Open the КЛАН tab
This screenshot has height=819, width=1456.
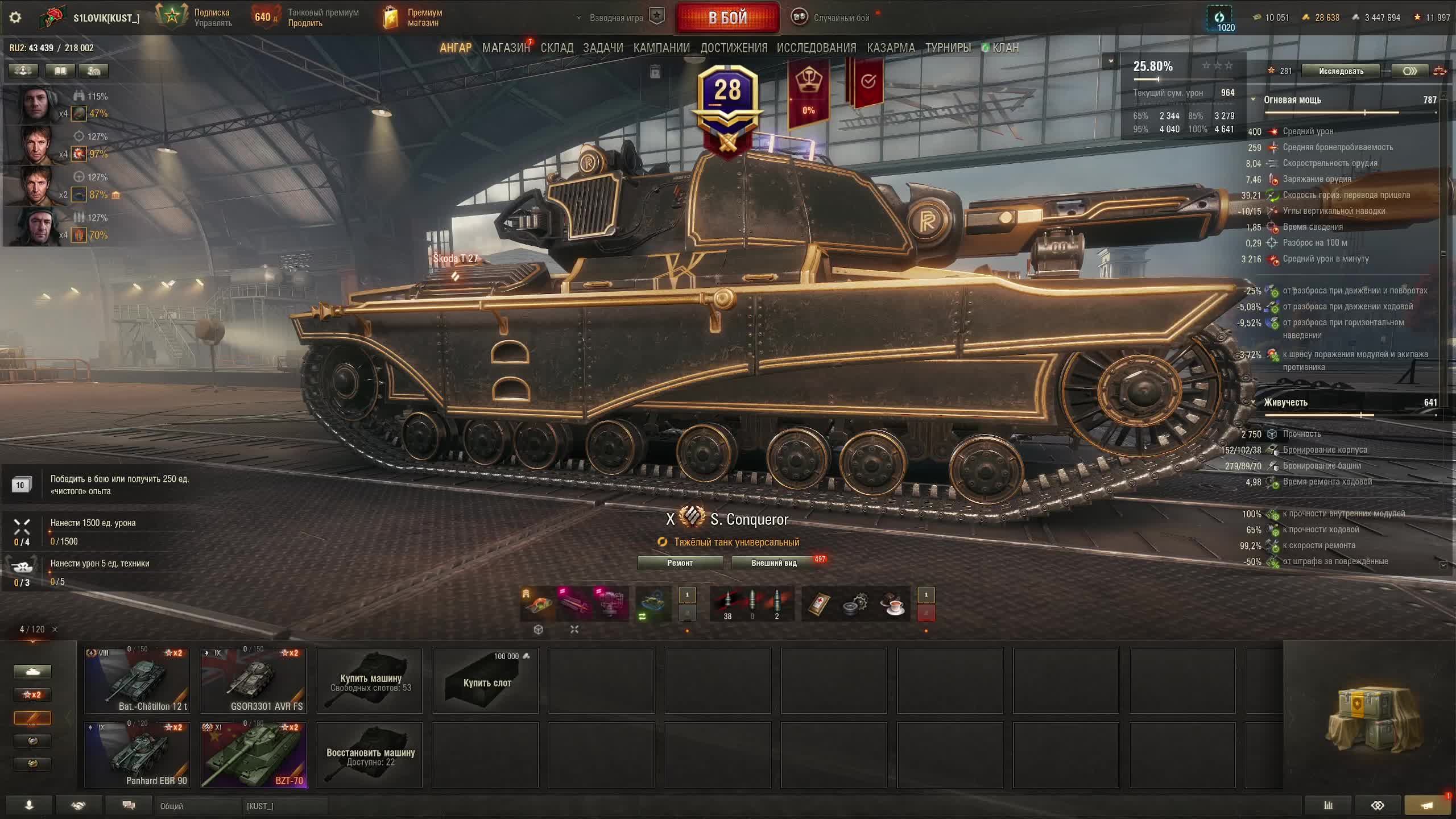point(1005,48)
